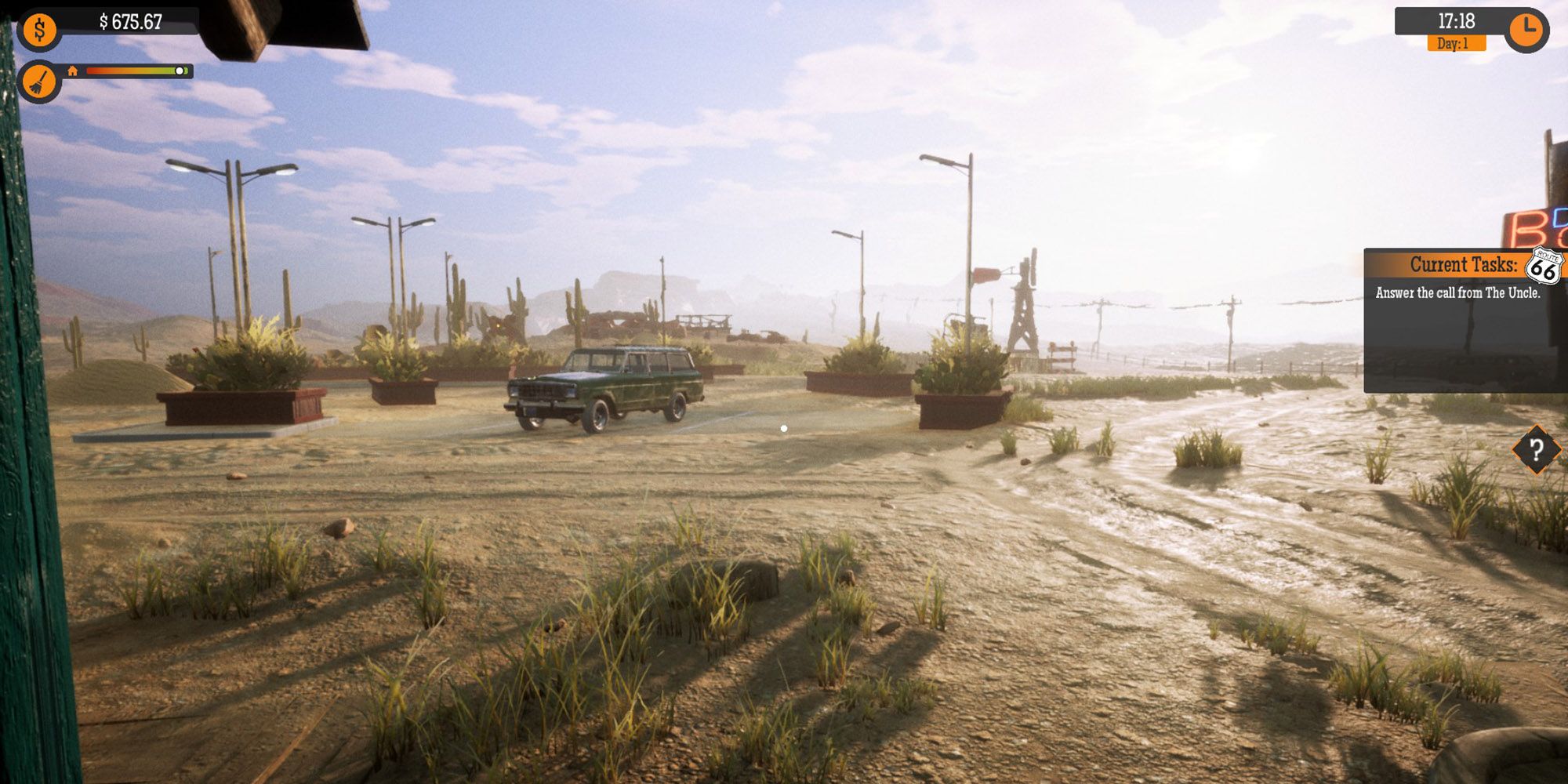Click the home icon on the cleanliness bar

74,71
